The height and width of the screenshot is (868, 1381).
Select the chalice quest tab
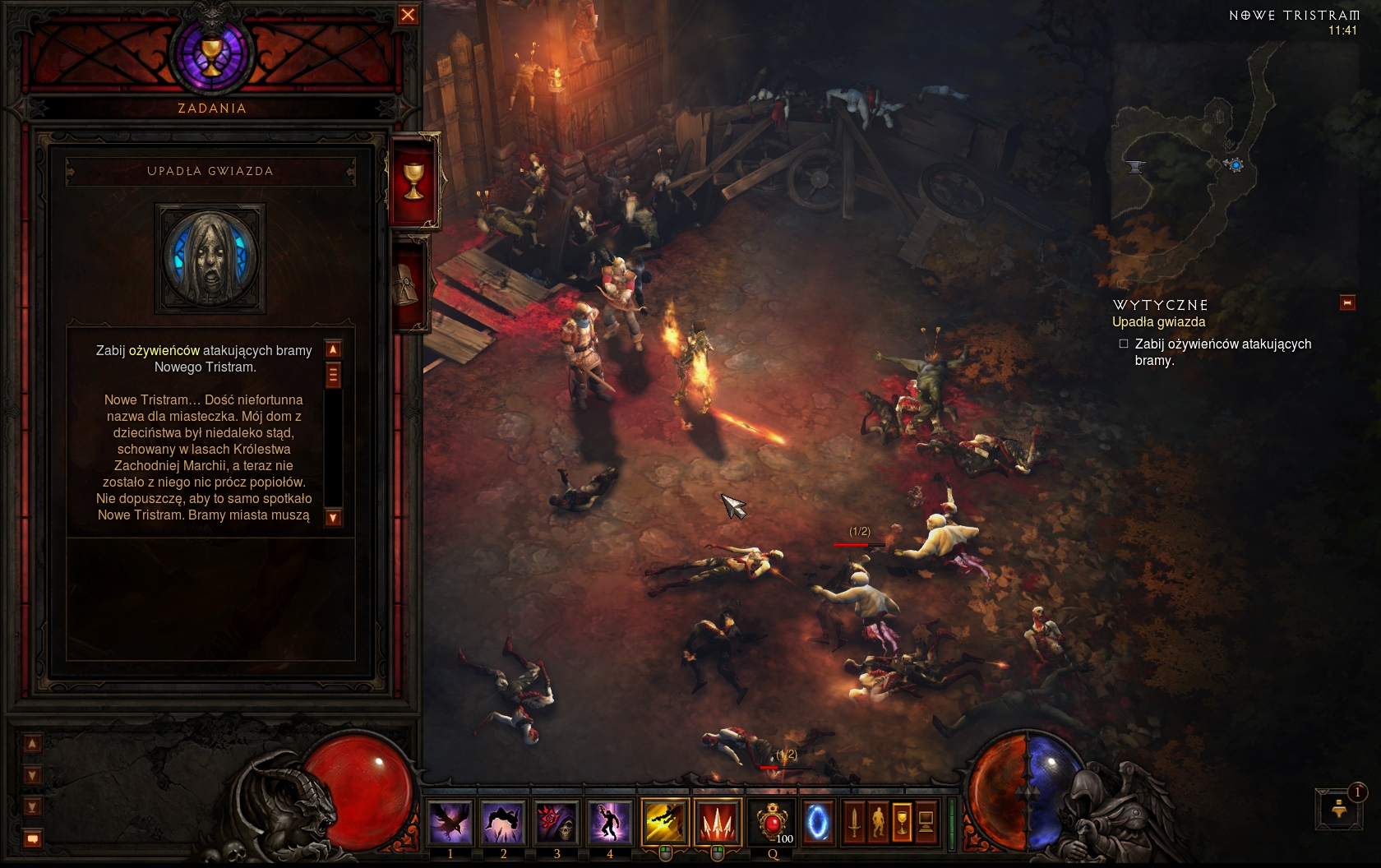(x=413, y=180)
